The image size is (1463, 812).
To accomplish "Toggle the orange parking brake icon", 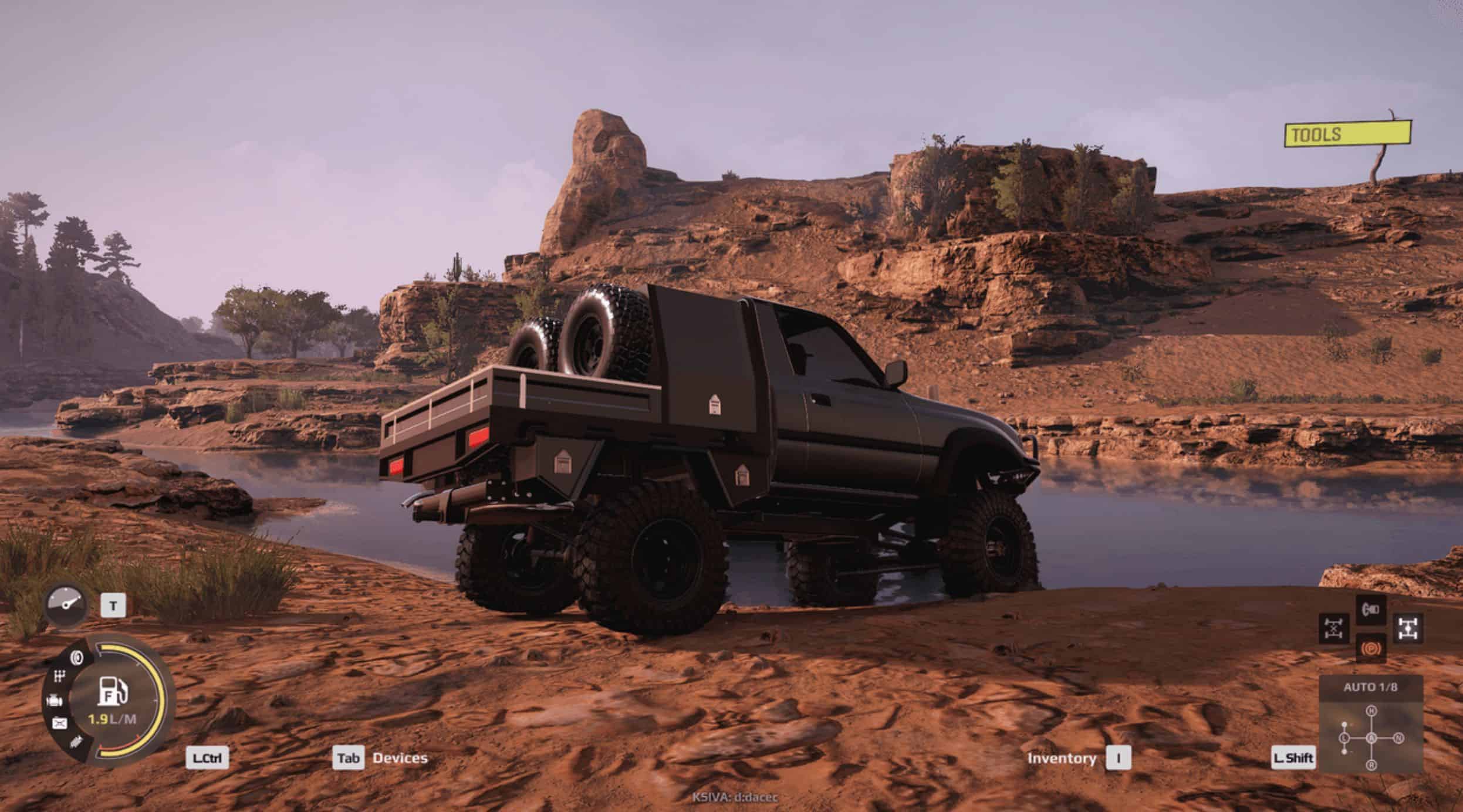I will click(x=1371, y=648).
